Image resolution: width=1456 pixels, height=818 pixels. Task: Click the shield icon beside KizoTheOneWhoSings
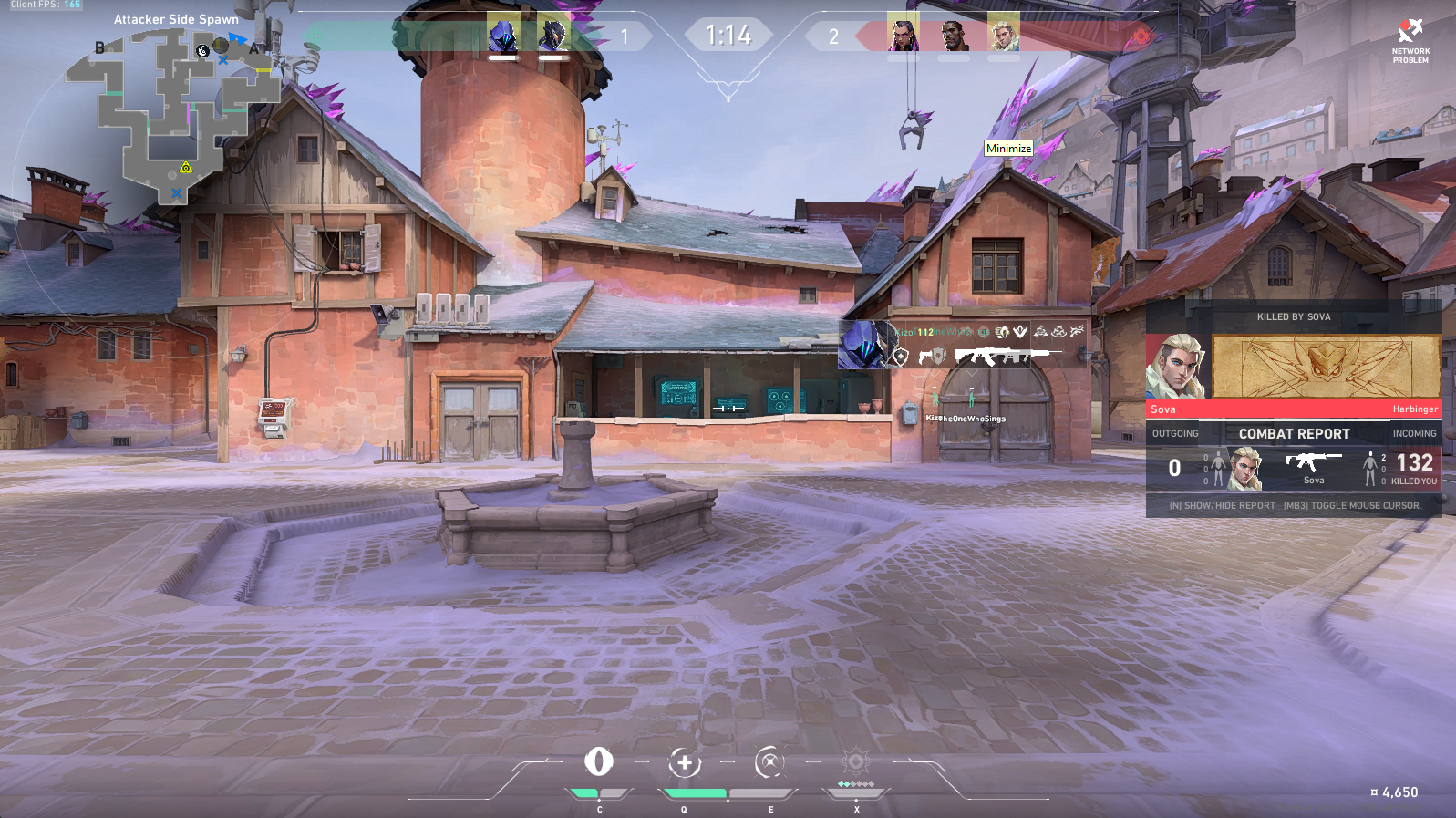click(x=901, y=357)
